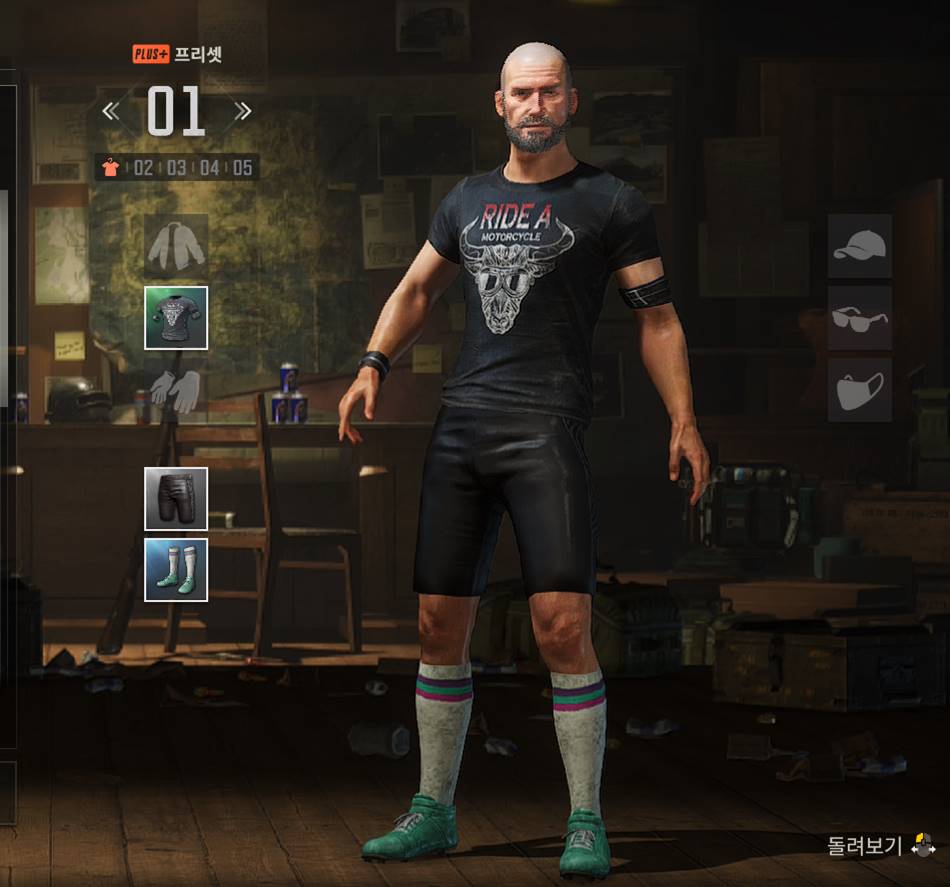Open the empty jacket outerwear slot
The image size is (950, 887).
tap(176, 246)
